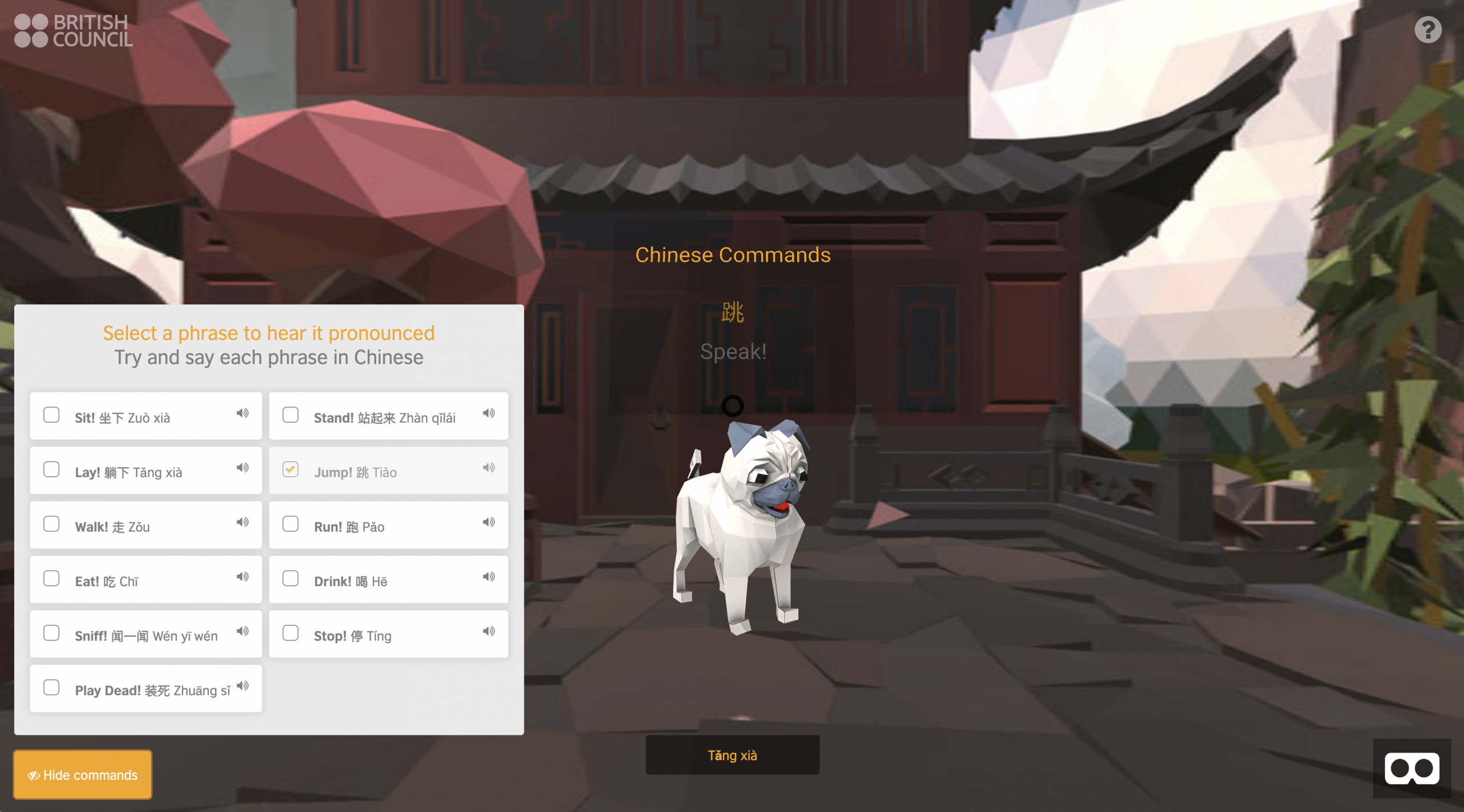The height and width of the screenshot is (812, 1464).
Task: Enter VR headset mode
Action: (1411, 769)
